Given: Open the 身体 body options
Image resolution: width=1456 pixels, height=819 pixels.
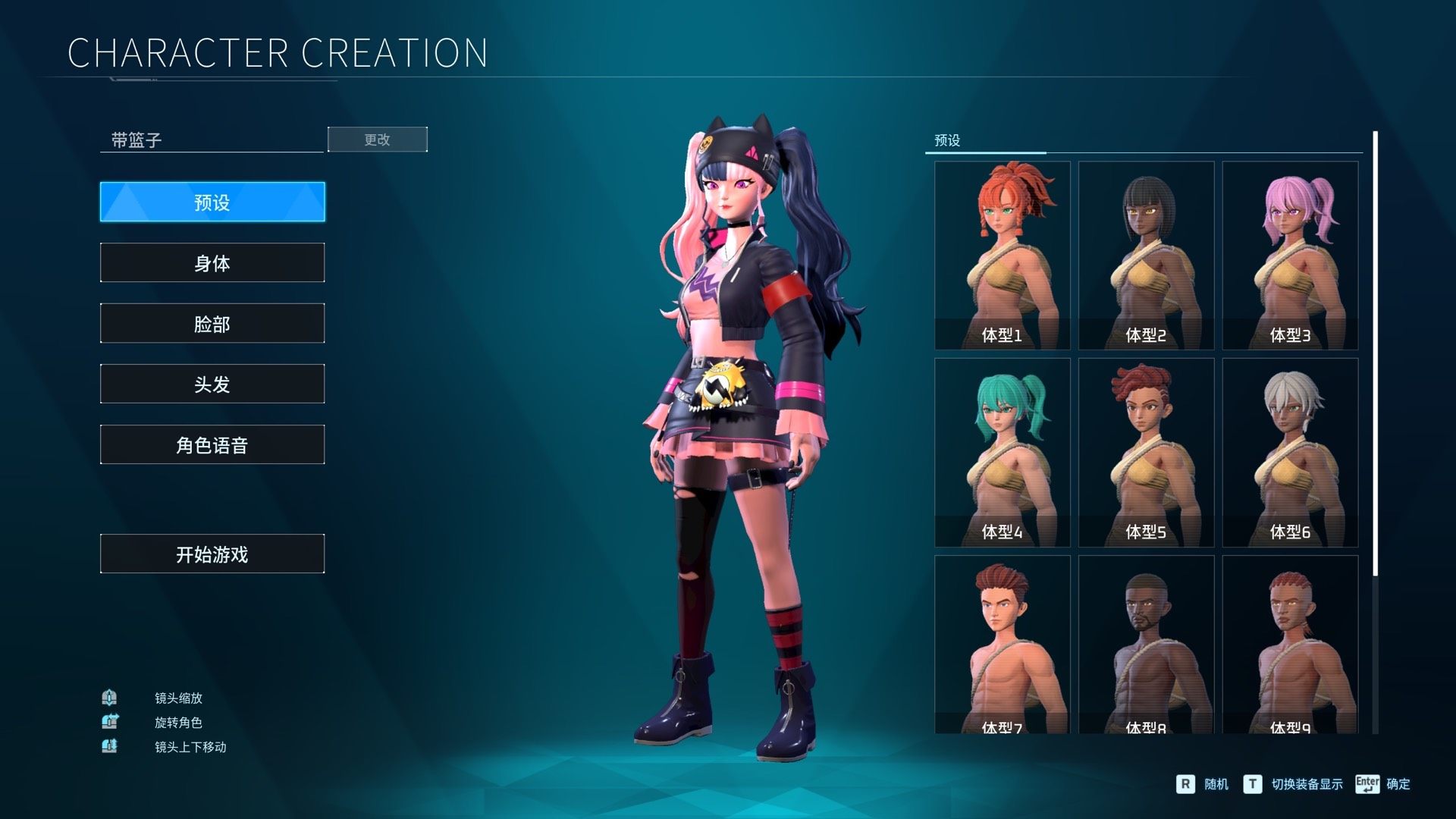Looking at the screenshot, I should coord(212,262).
